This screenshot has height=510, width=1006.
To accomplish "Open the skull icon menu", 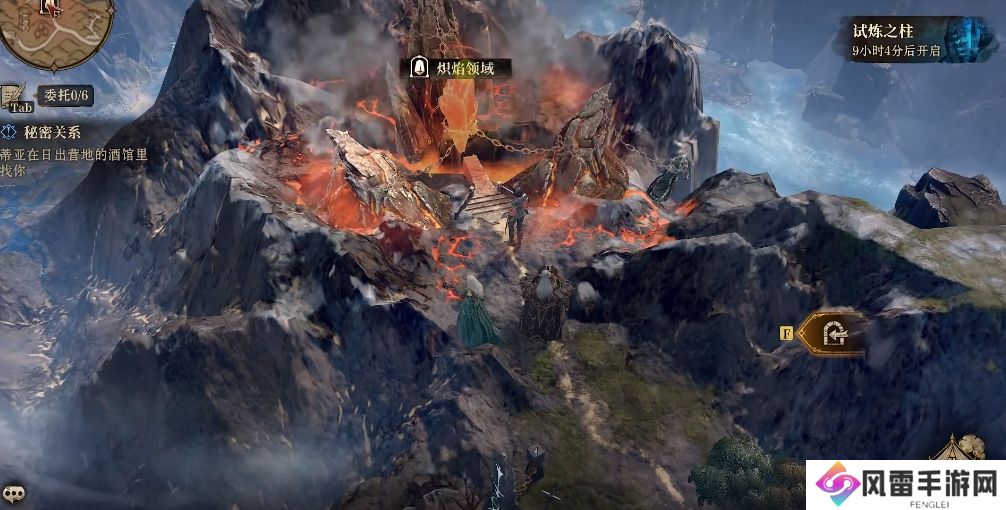I will coord(13,494).
